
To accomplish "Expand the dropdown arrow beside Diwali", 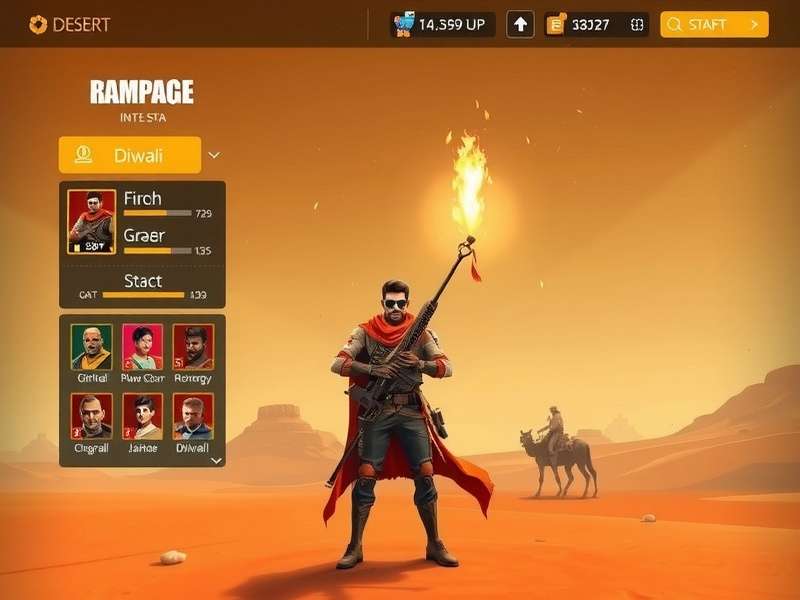I will (x=214, y=155).
